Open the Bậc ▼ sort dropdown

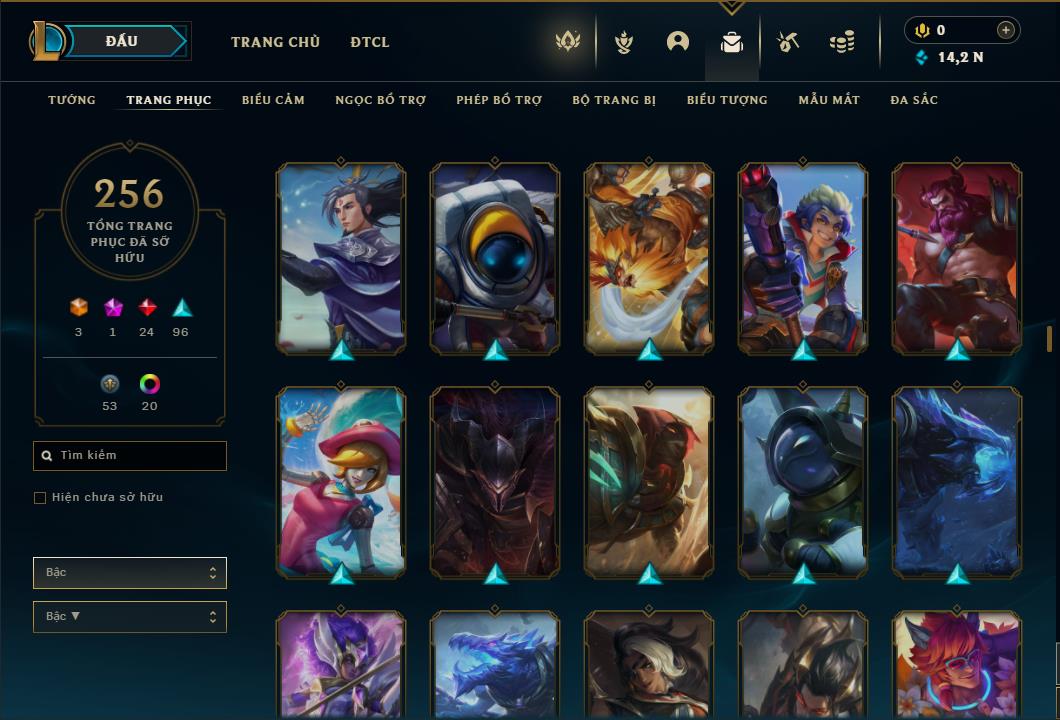click(130, 617)
